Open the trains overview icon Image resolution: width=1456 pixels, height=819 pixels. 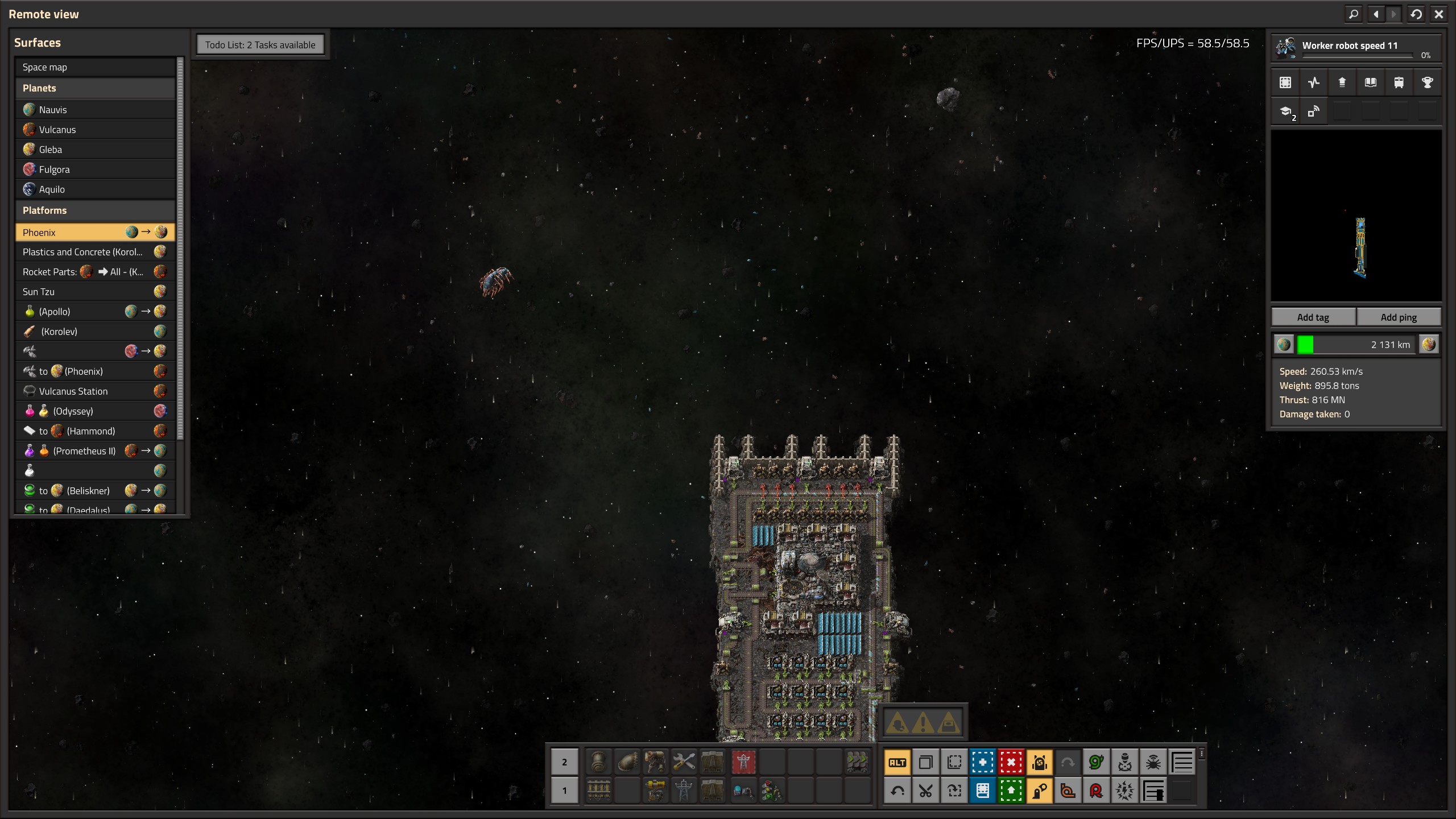tap(1399, 82)
